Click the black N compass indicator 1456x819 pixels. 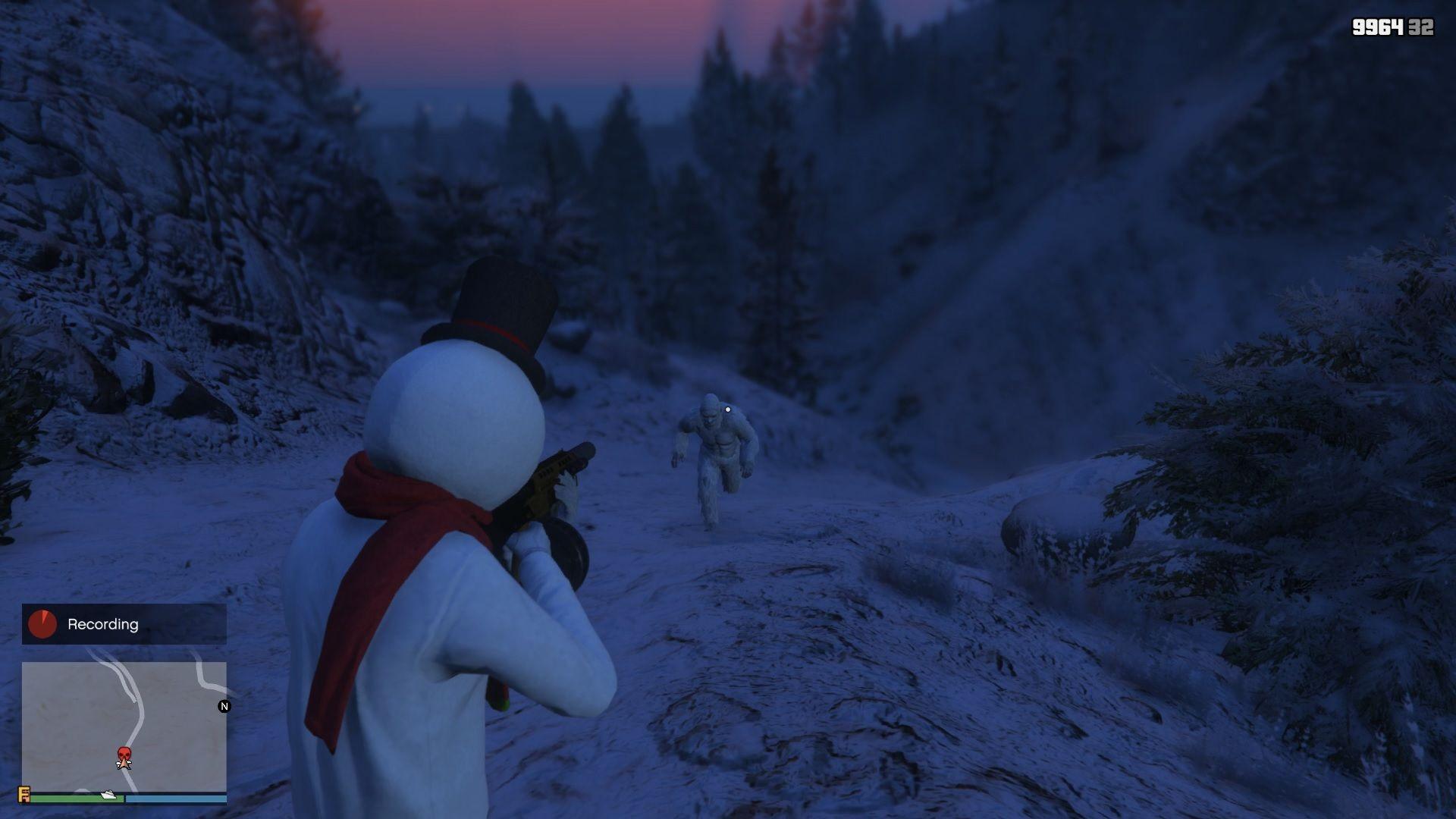(x=224, y=706)
